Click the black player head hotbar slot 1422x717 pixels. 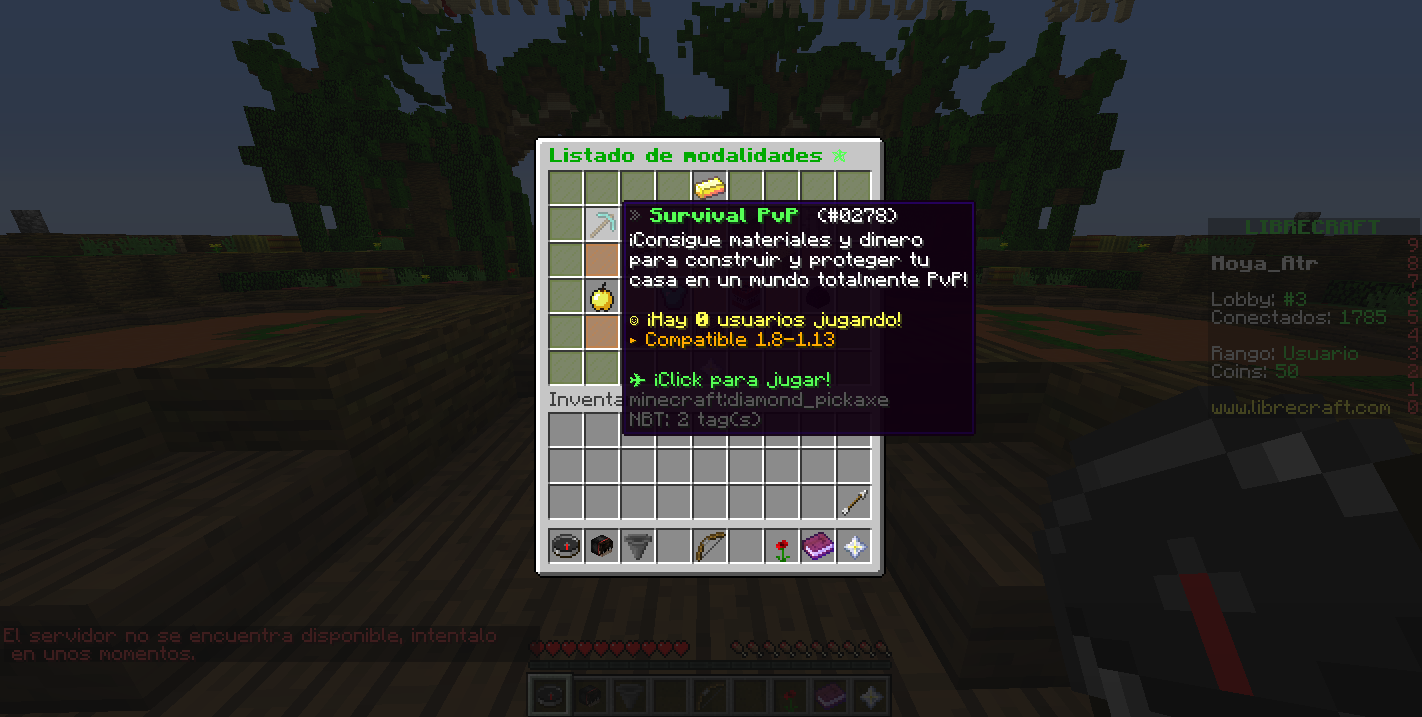(602, 546)
